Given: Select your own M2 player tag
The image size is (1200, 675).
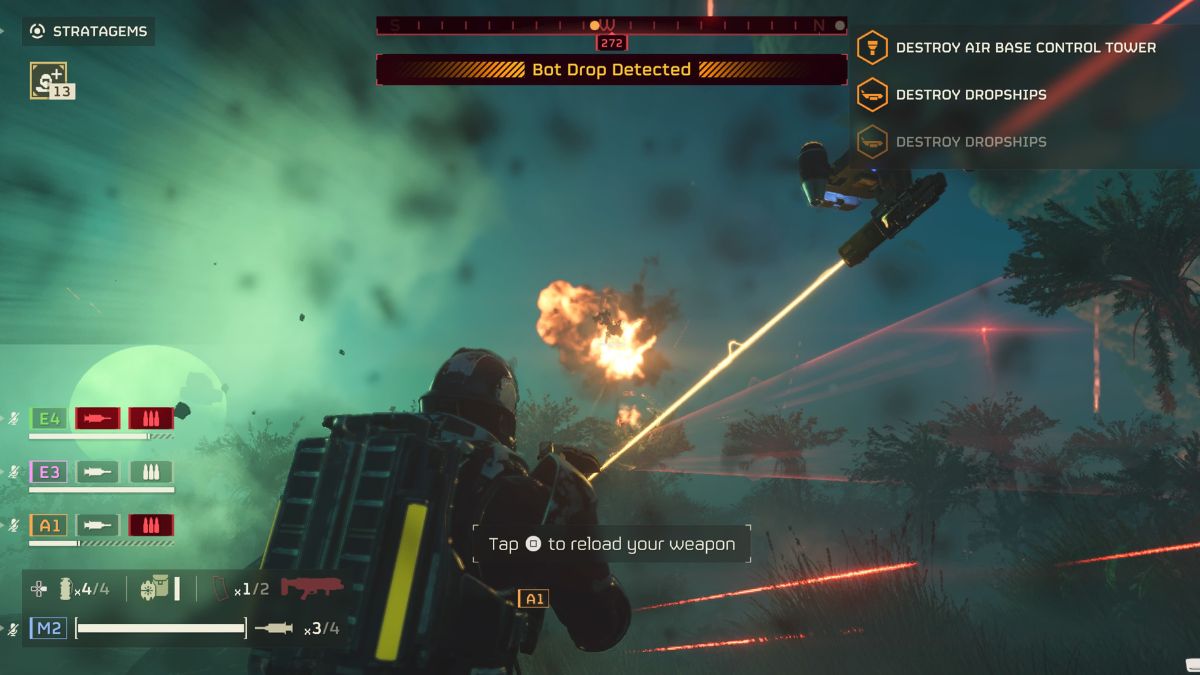Looking at the screenshot, I should tap(48, 628).
